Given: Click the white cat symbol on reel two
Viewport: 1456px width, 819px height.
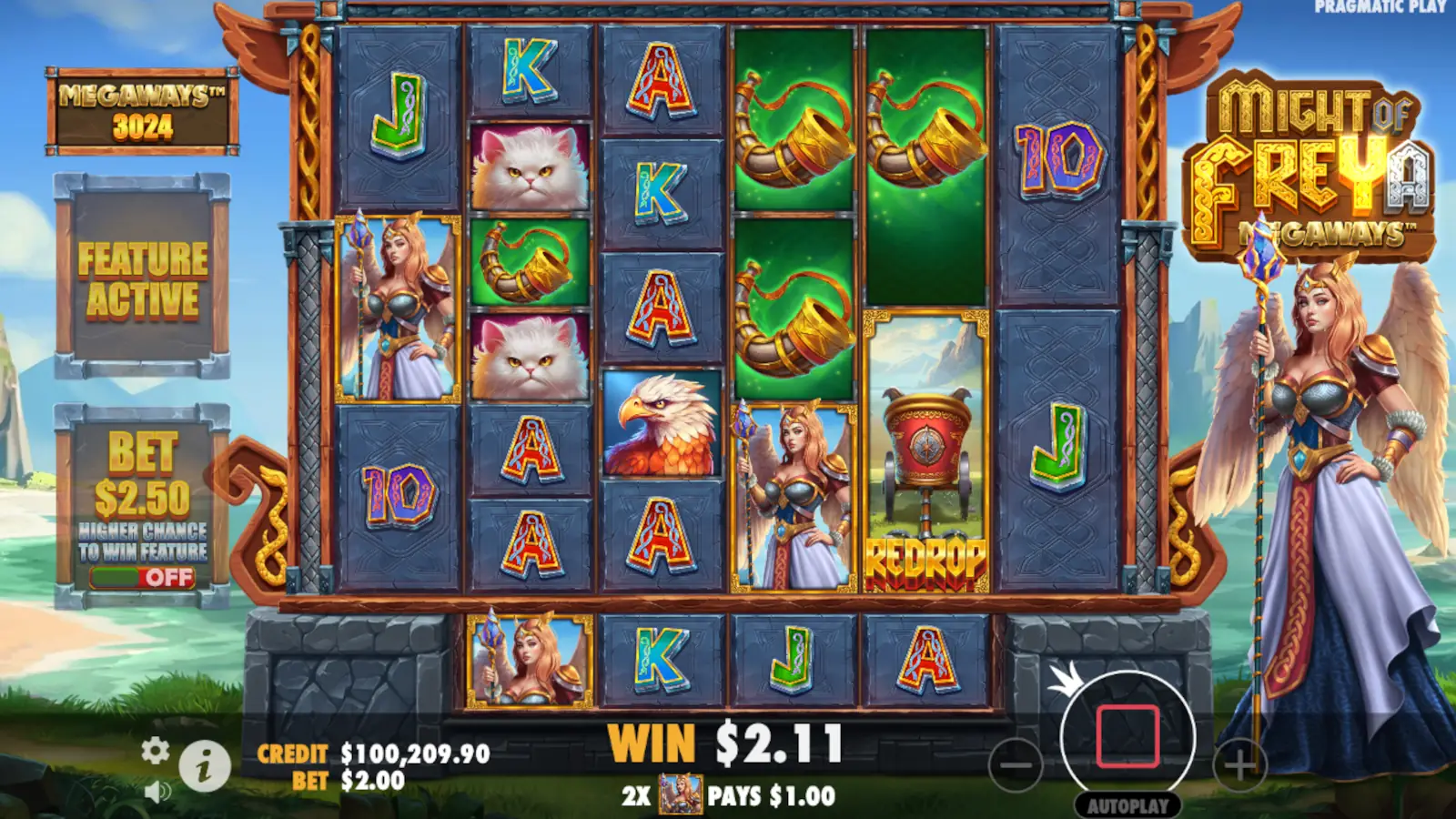Looking at the screenshot, I should click(x=528, y=168).
